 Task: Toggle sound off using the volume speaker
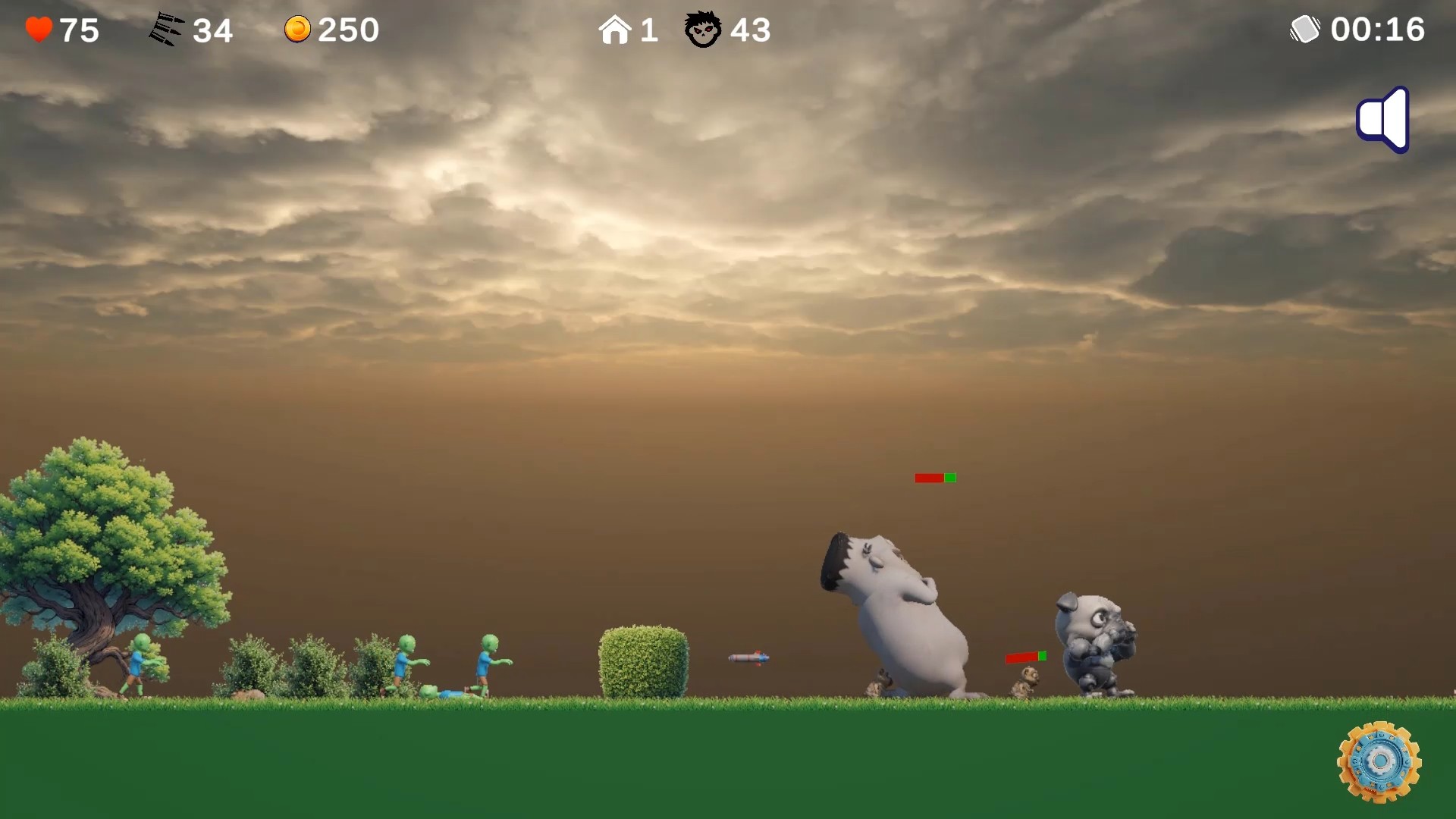[x=1382, y=119]
